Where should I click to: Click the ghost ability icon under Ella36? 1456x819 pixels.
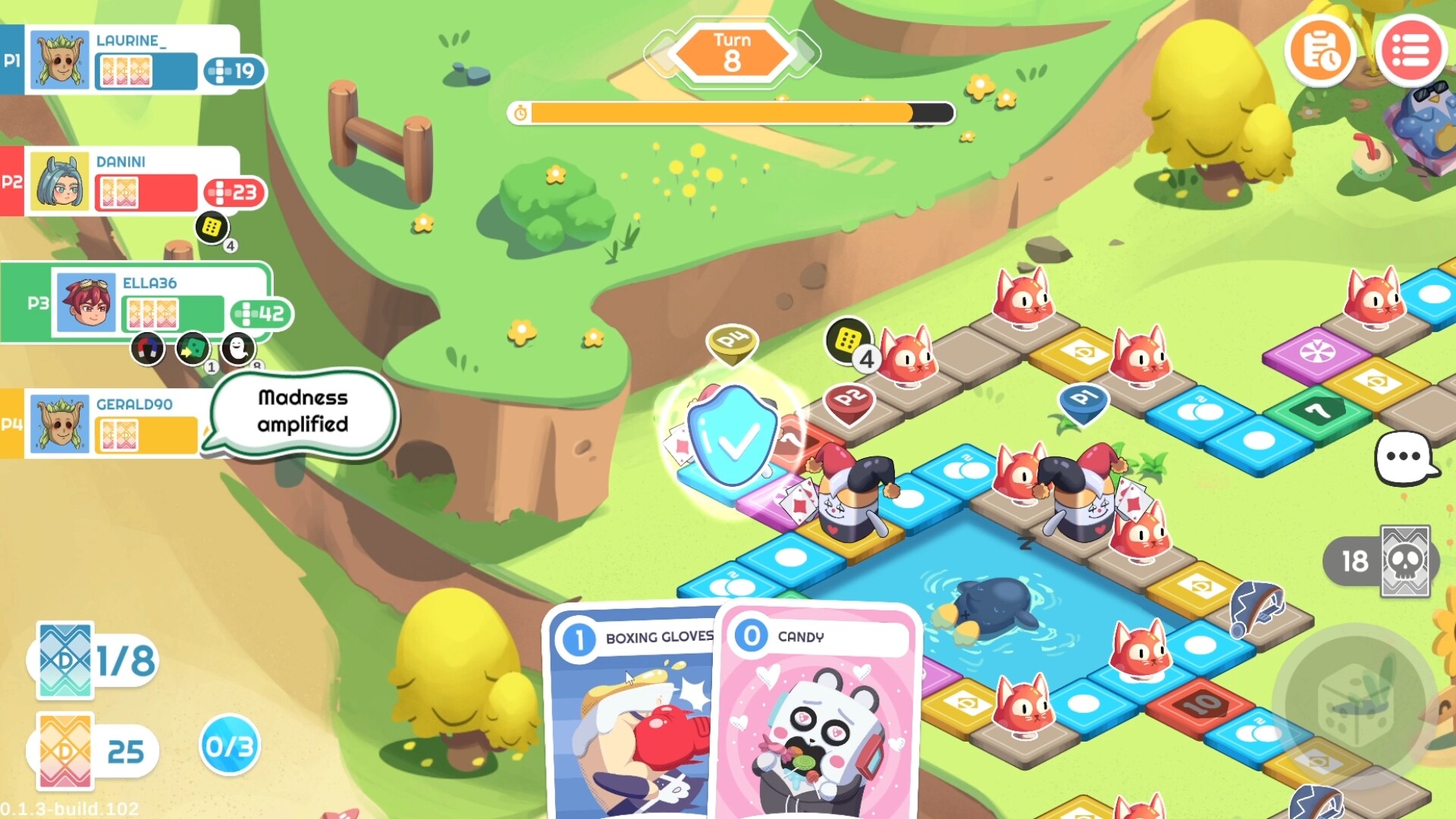[239, 349]
